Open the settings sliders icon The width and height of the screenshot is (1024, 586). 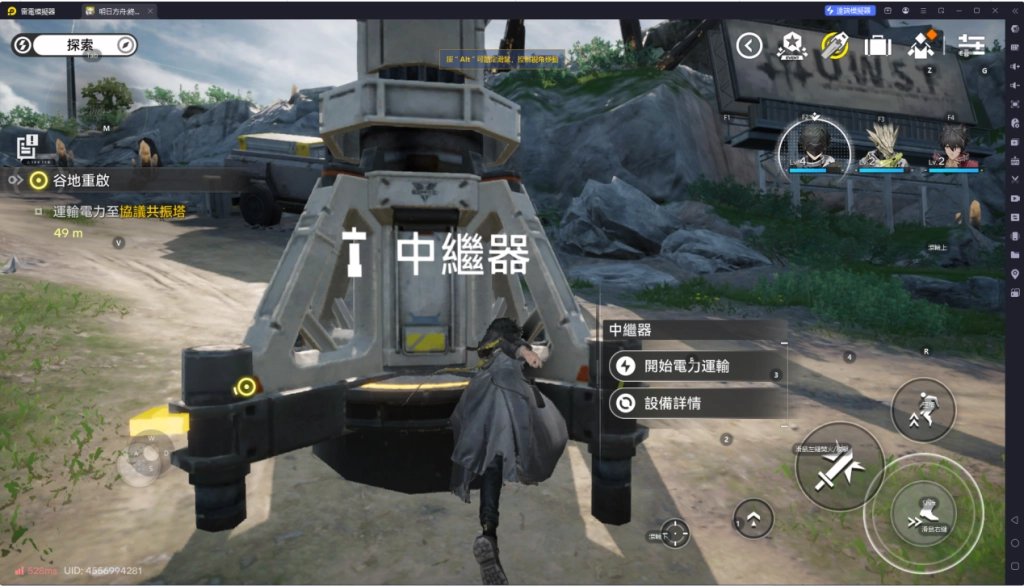coord(971,45)
